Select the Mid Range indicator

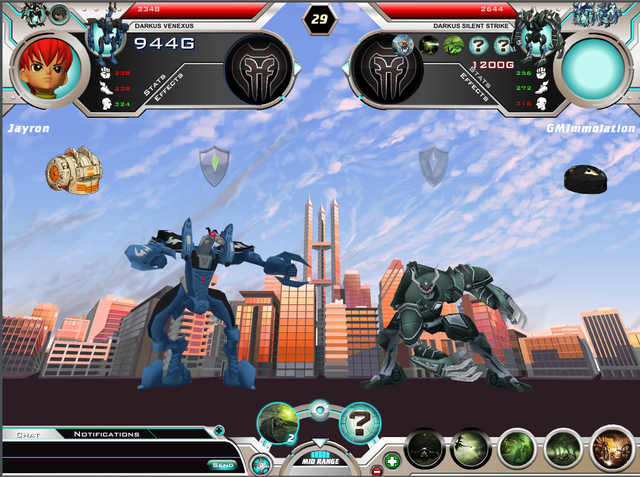pos(318,462)
